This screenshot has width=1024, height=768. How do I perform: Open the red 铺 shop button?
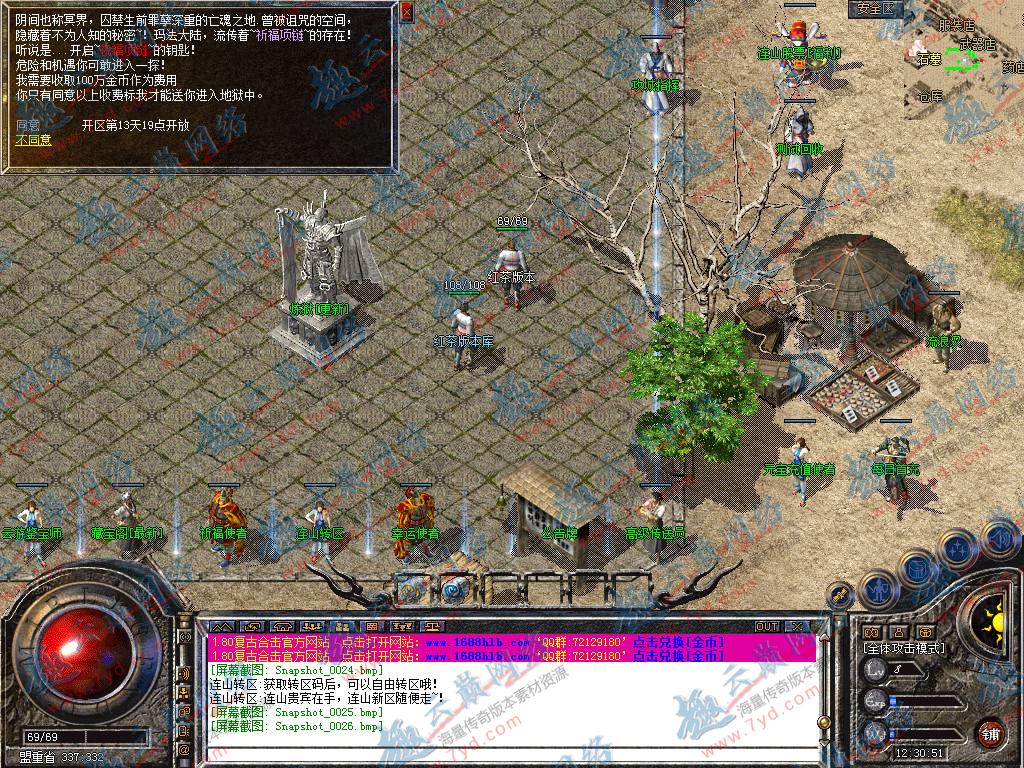[x=990, y=733]
